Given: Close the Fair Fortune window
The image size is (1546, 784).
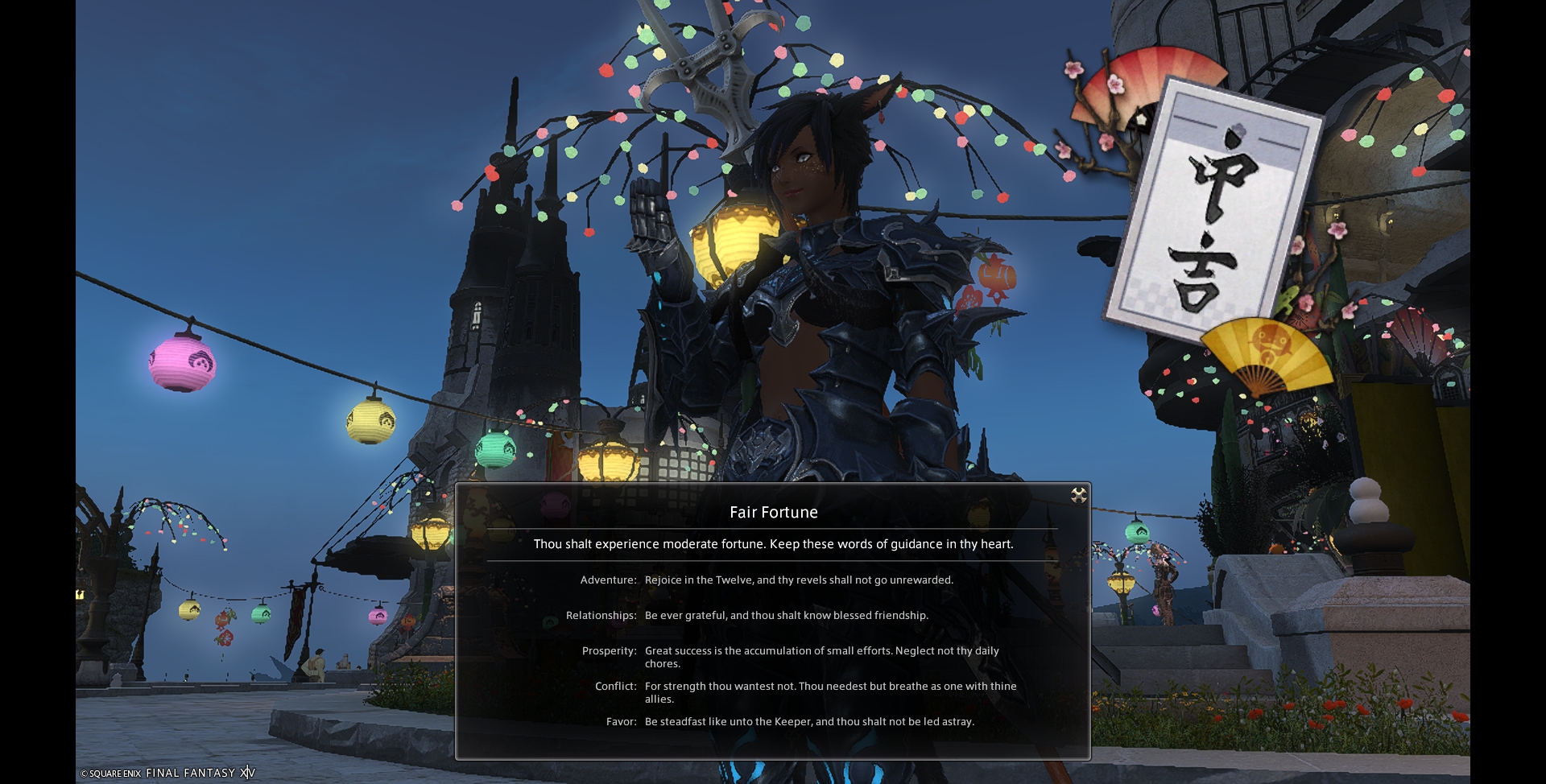Looking at the screenshot, I should click(1079, 495).
